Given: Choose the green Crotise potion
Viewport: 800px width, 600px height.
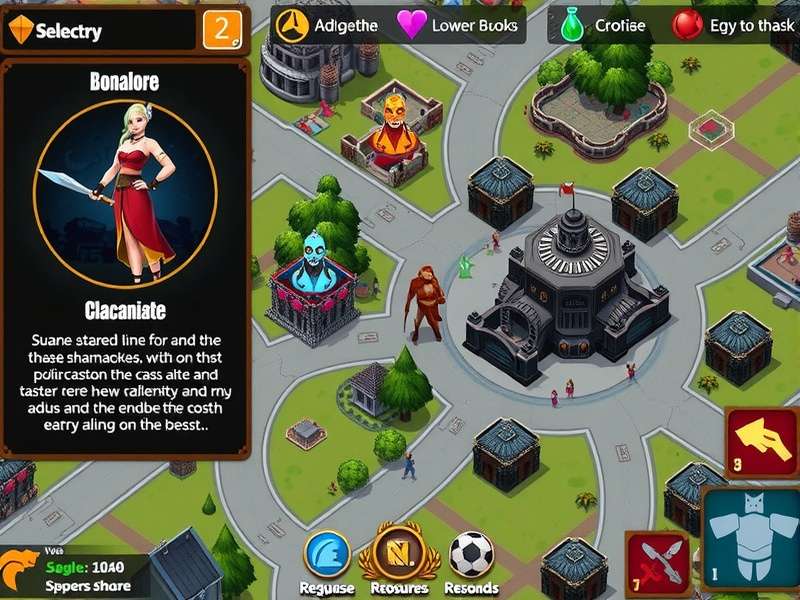Looking at the screenshot, I should (572, 25).
